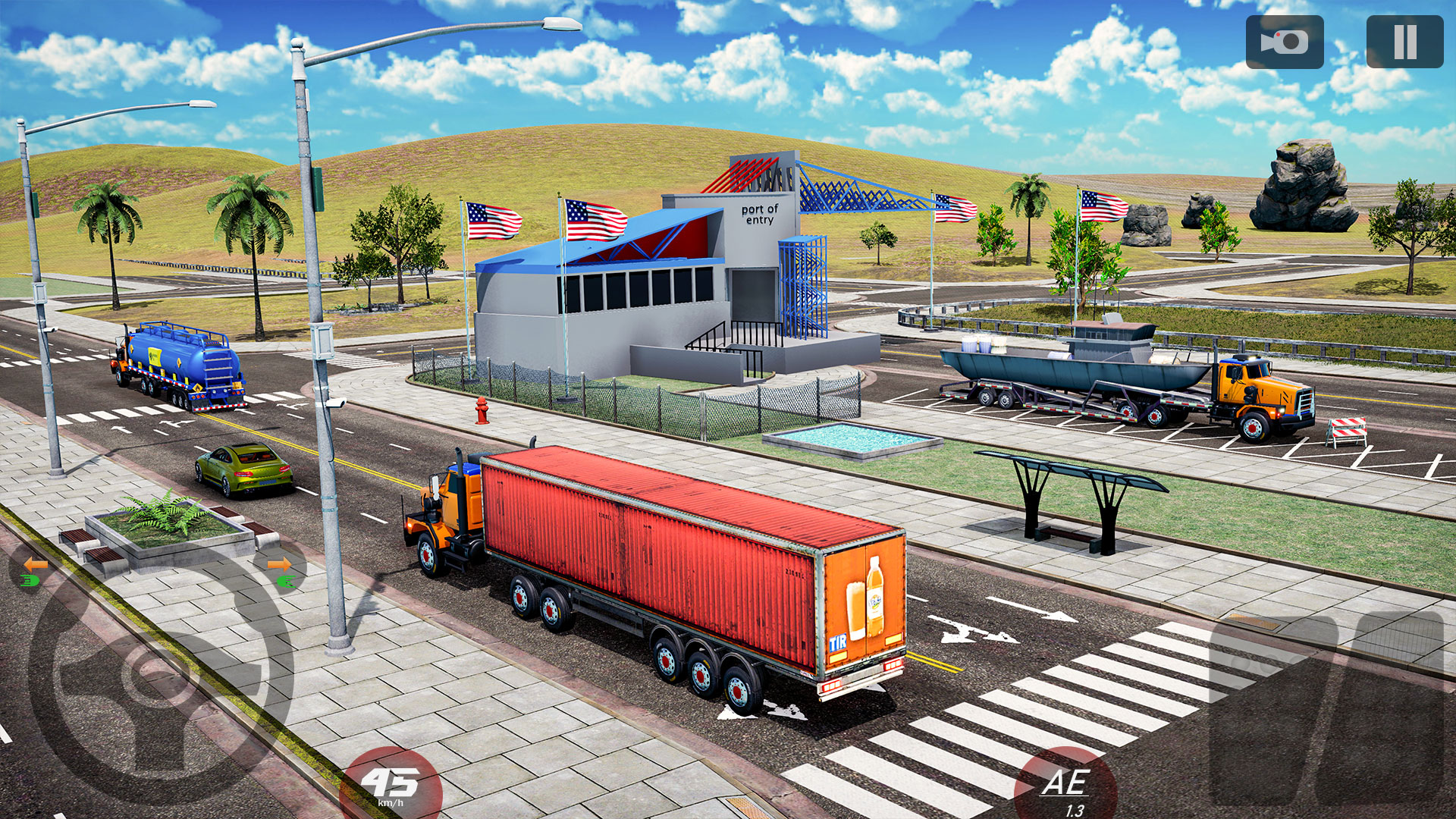Select the orange left turn arrow icon

36,563
